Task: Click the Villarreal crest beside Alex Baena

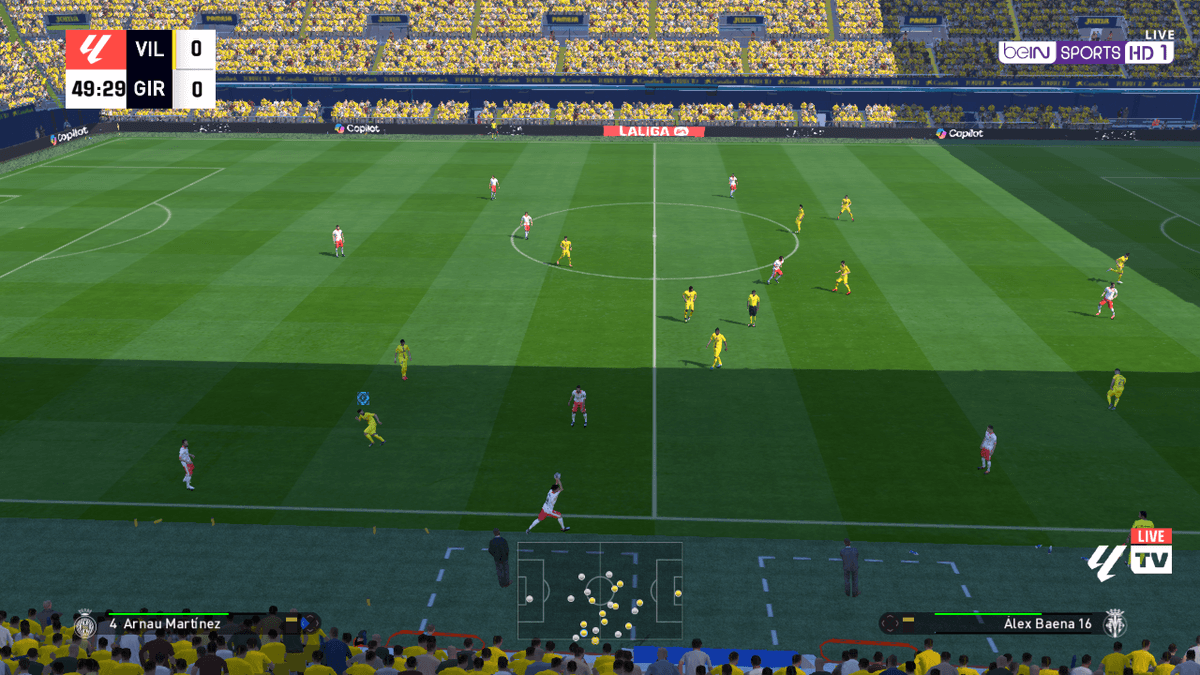Action: point(1115,624)
